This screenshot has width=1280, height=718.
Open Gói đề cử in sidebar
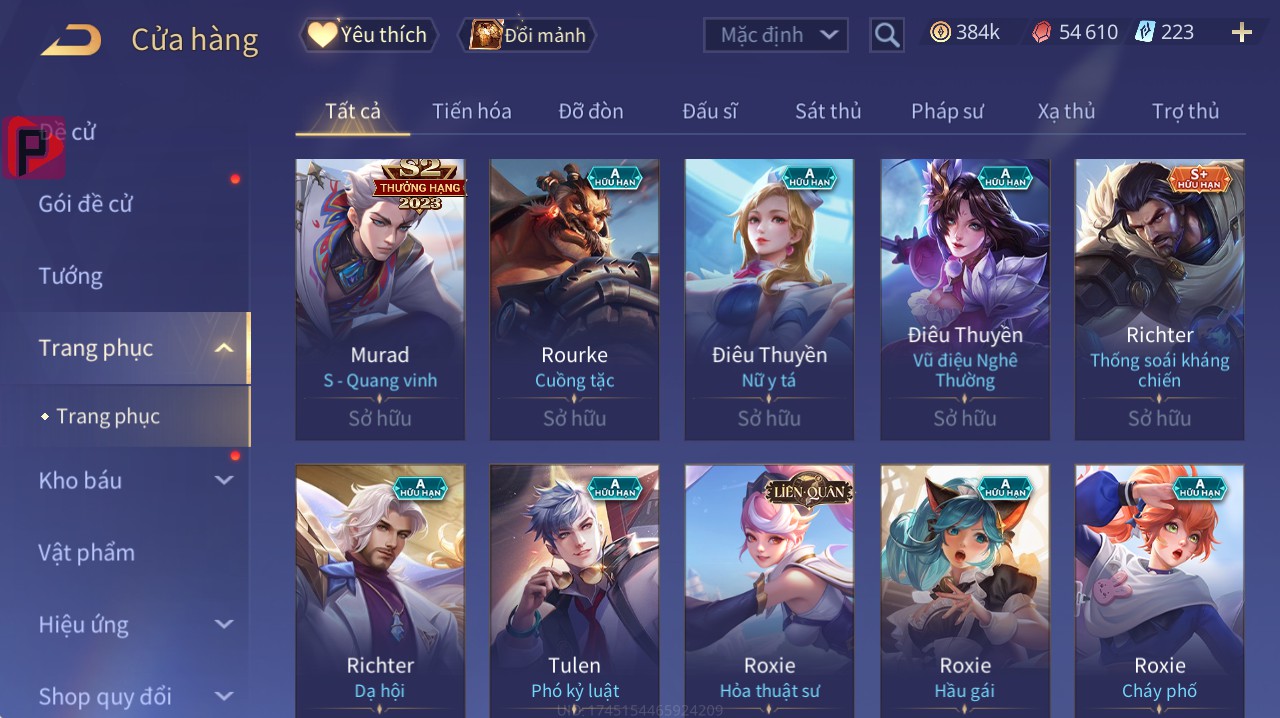pyautogui.click(x=86, y=204)
